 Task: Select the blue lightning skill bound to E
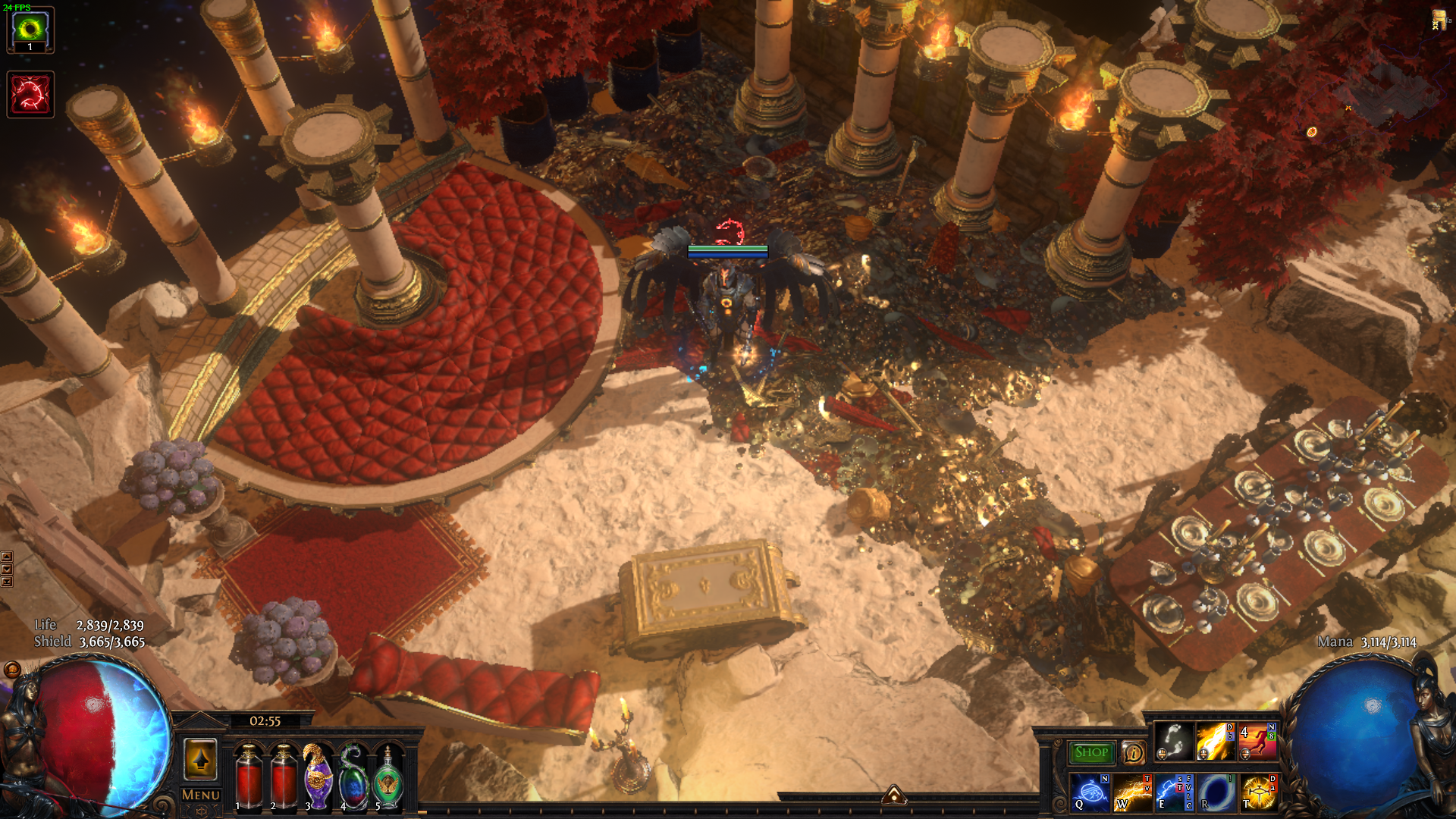click(x=1174, y=792)
